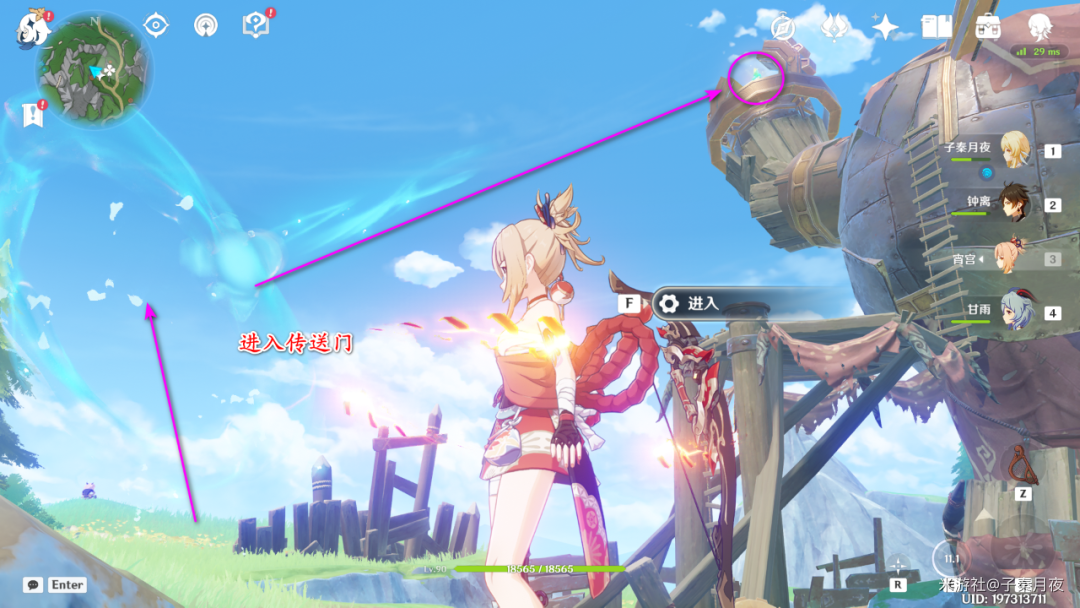This screenshot has height=608, width=1080.
Task: Open the events winged icon
Action: coord(835,27)
